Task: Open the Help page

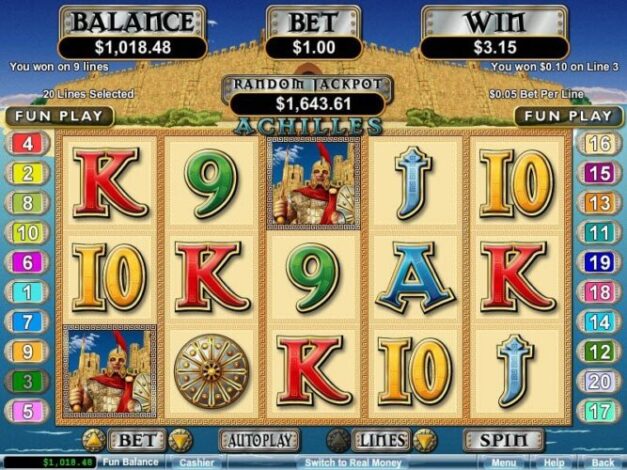Action: [x=555, y=463]
